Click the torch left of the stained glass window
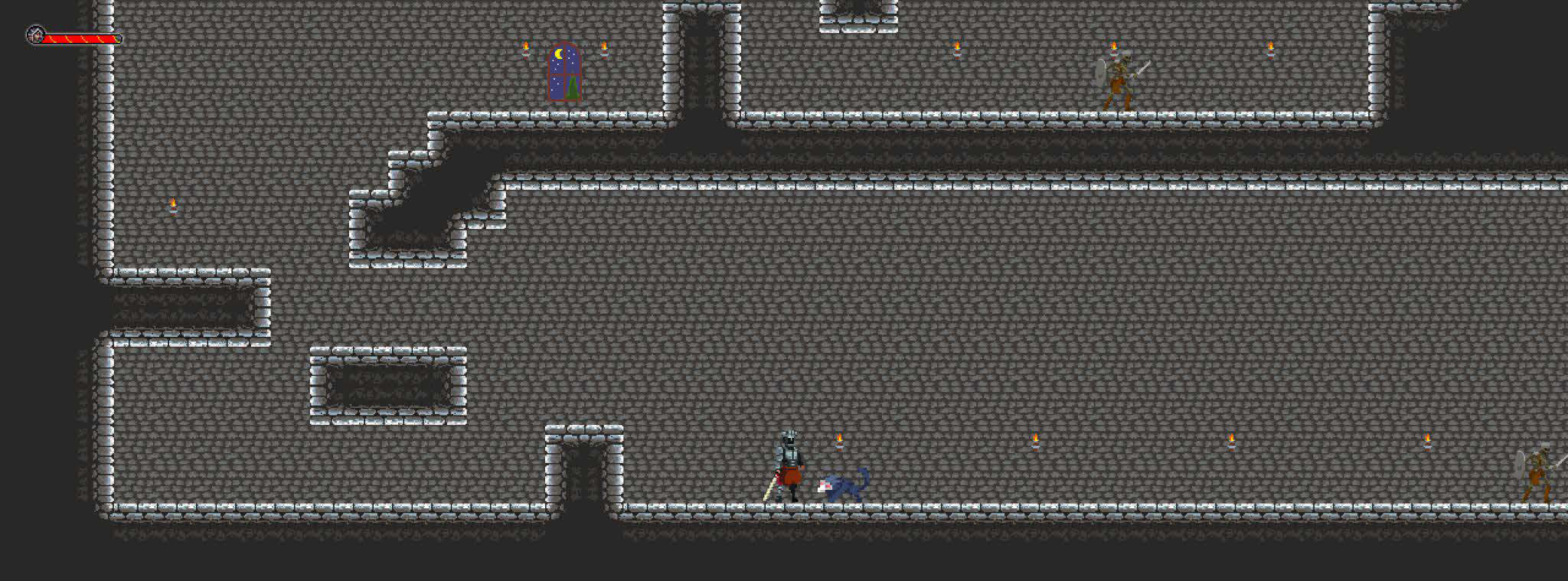 [525, 50]
